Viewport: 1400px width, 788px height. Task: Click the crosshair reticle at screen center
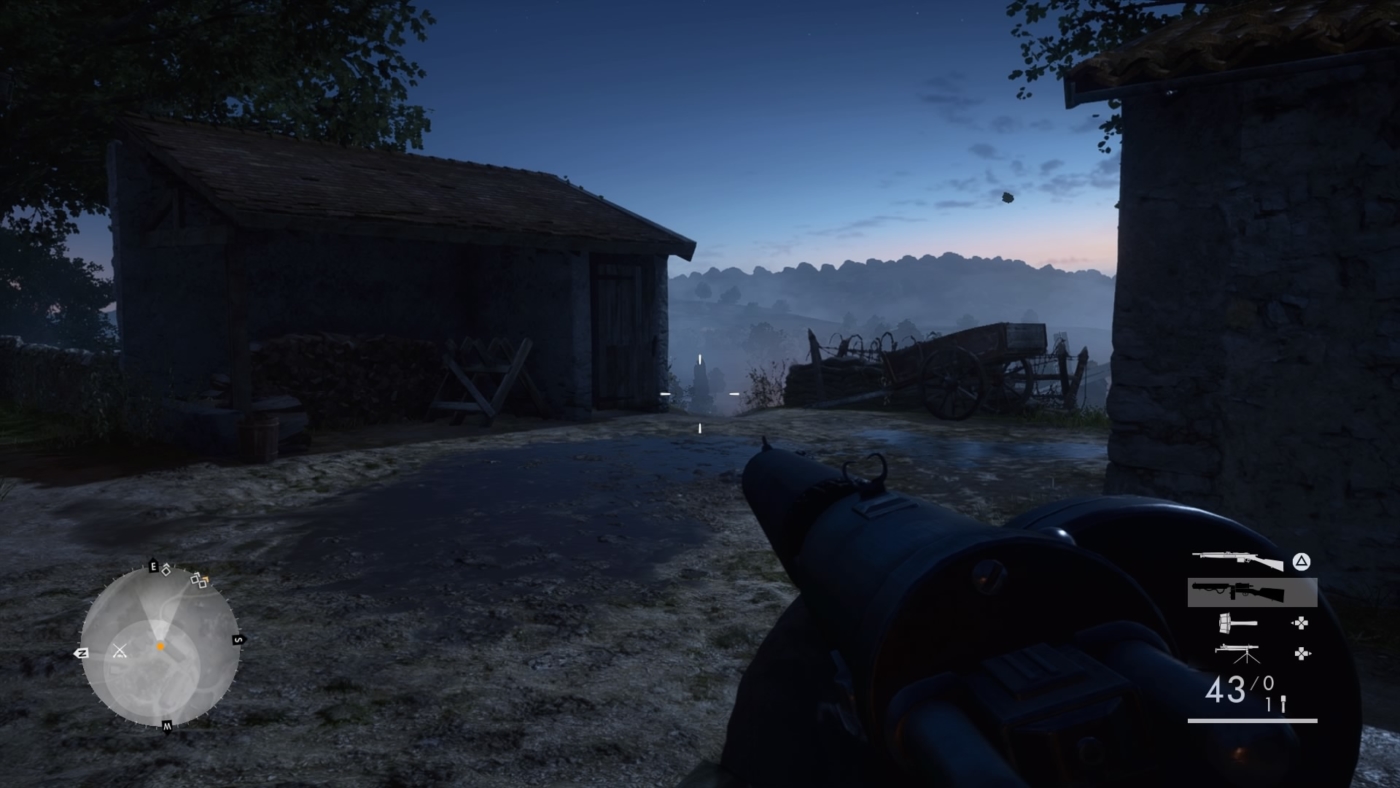coord(700,394)
